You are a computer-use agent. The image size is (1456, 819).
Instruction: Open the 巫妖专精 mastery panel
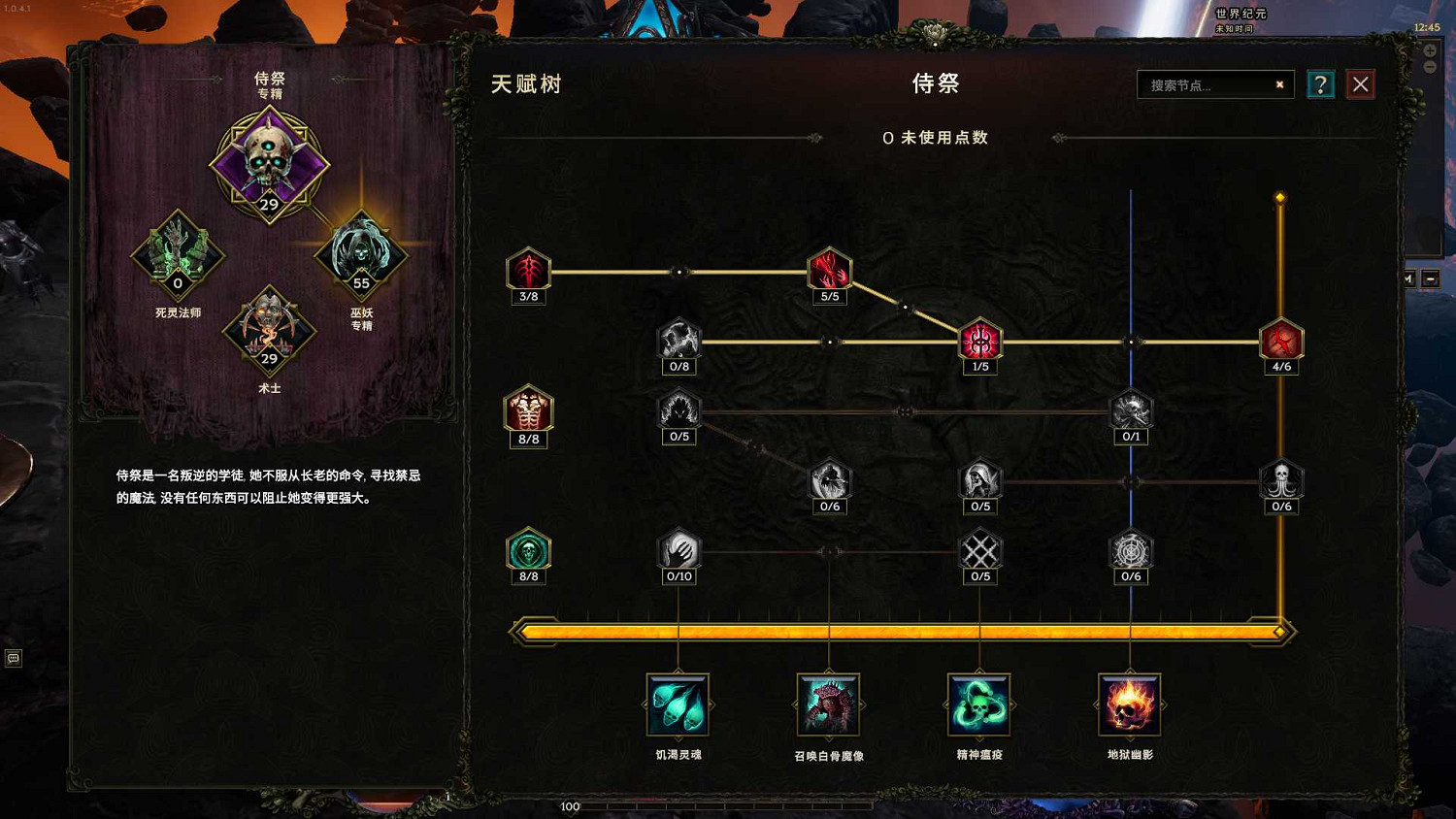pos(362,254)
